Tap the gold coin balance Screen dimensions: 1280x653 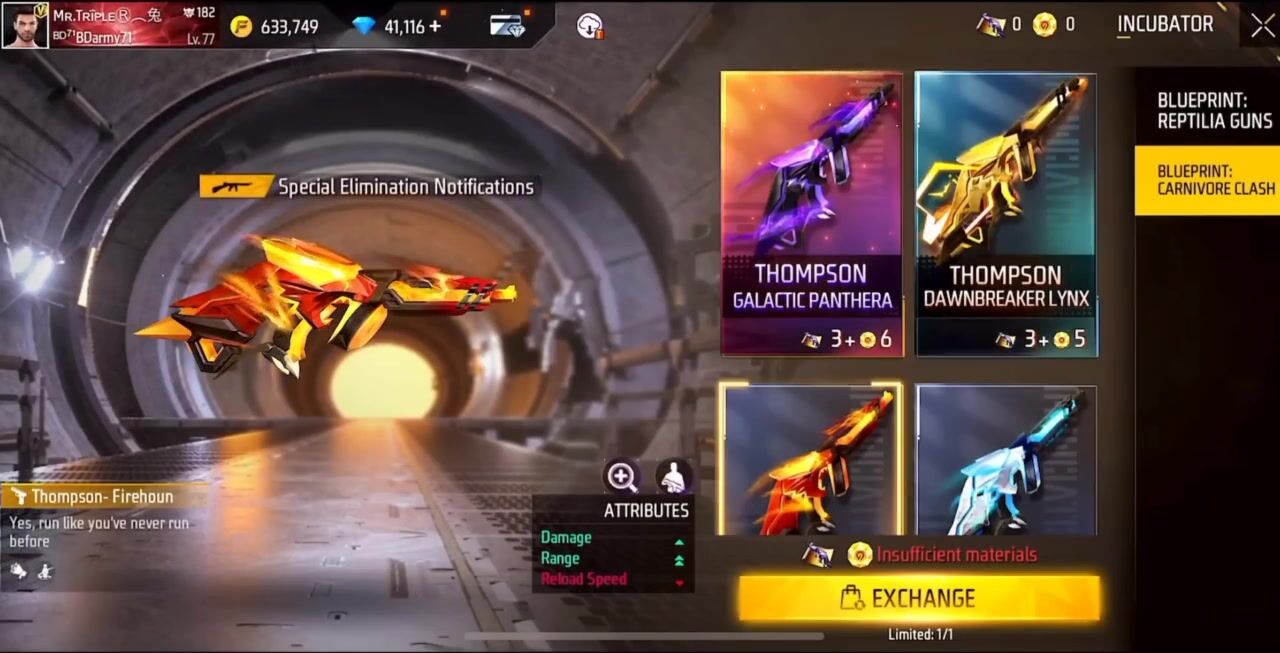(x=275, y=27)
